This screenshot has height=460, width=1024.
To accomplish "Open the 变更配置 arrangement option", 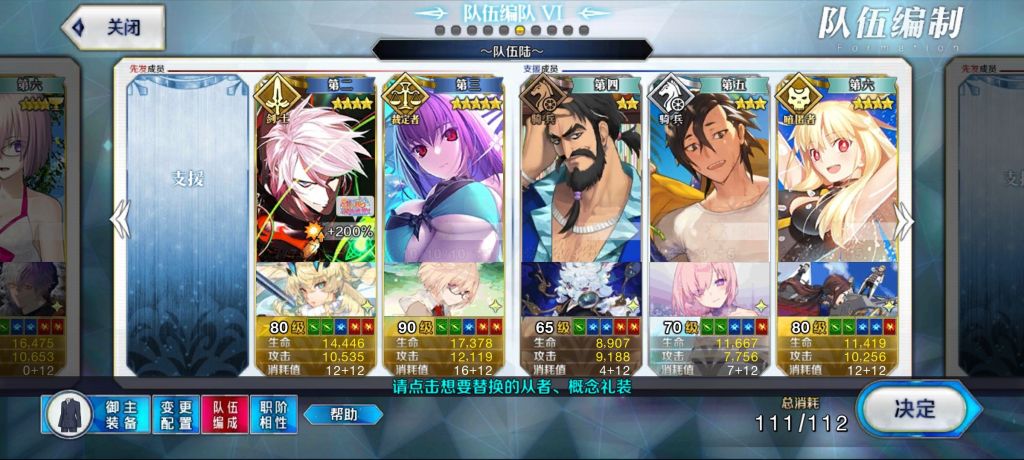I will tap(175, 414).
